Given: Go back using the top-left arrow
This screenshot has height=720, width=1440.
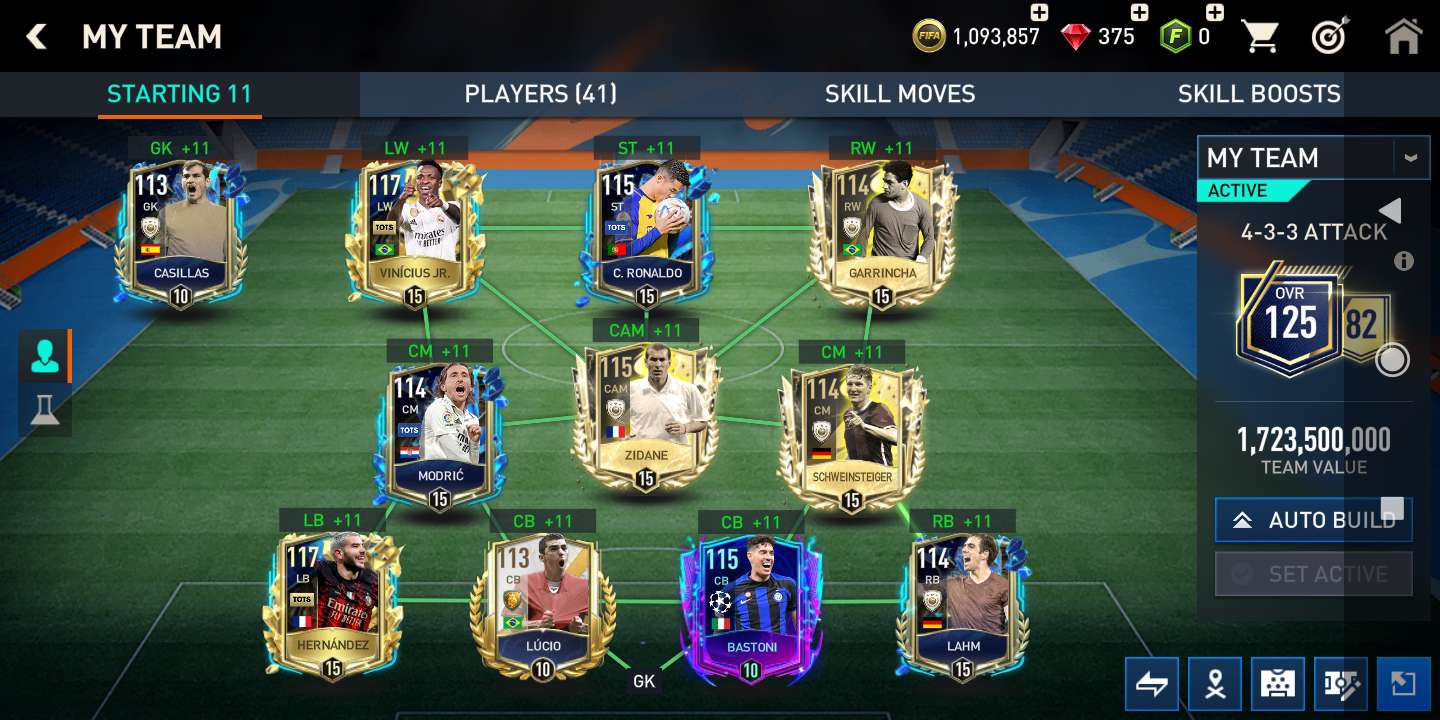Looking at the screenshot, I should [37, 37].
